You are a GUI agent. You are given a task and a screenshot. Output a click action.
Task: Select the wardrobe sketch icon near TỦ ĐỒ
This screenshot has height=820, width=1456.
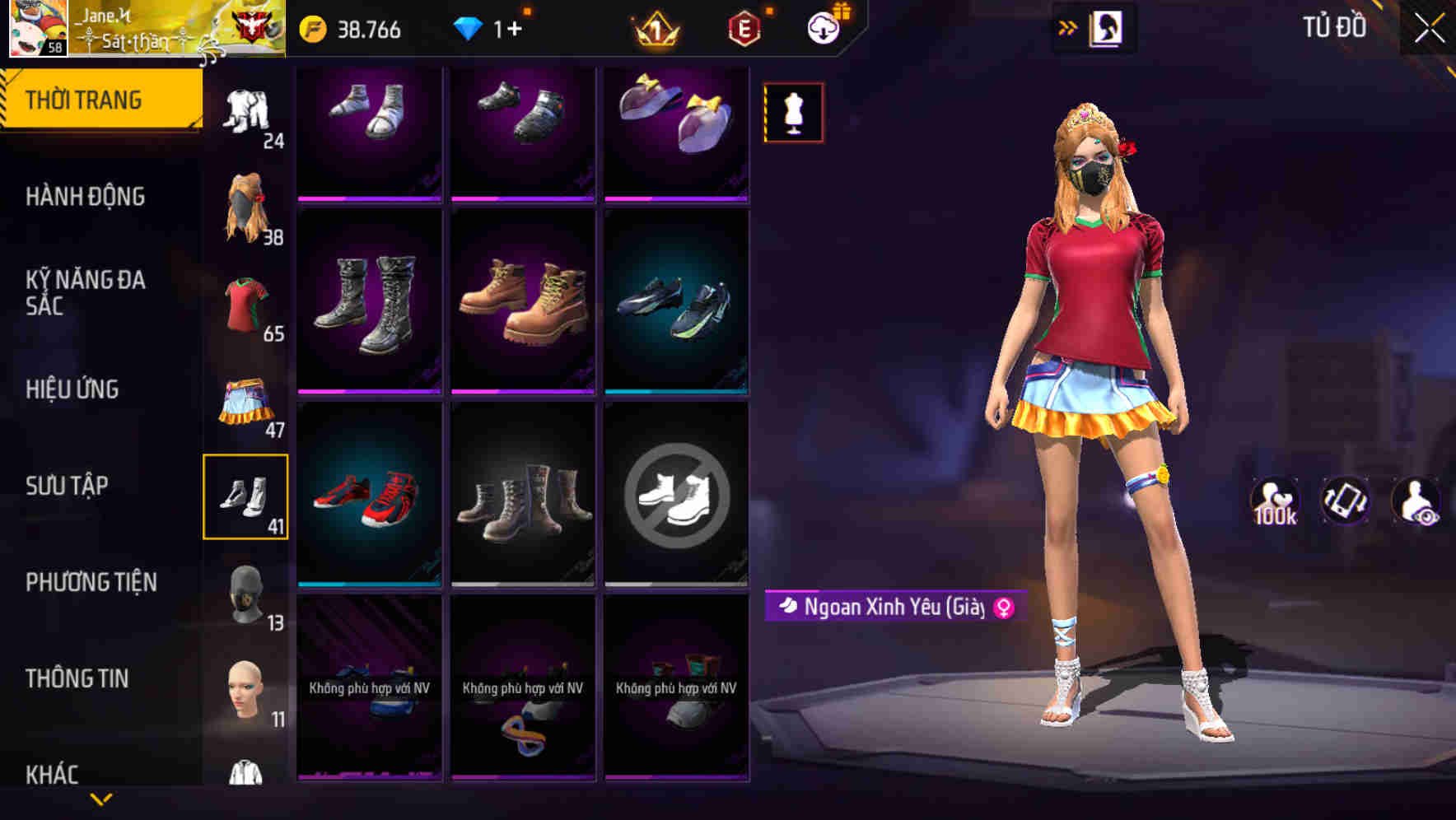coord(1106,26)
